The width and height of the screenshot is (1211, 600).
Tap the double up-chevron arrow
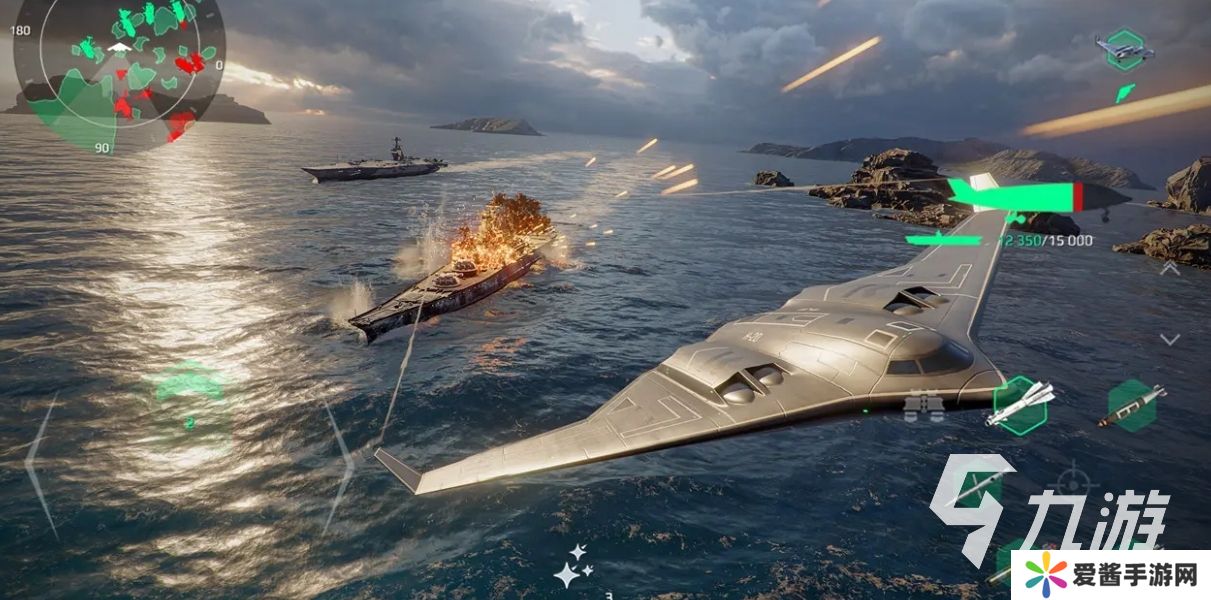coord(1170,268)
